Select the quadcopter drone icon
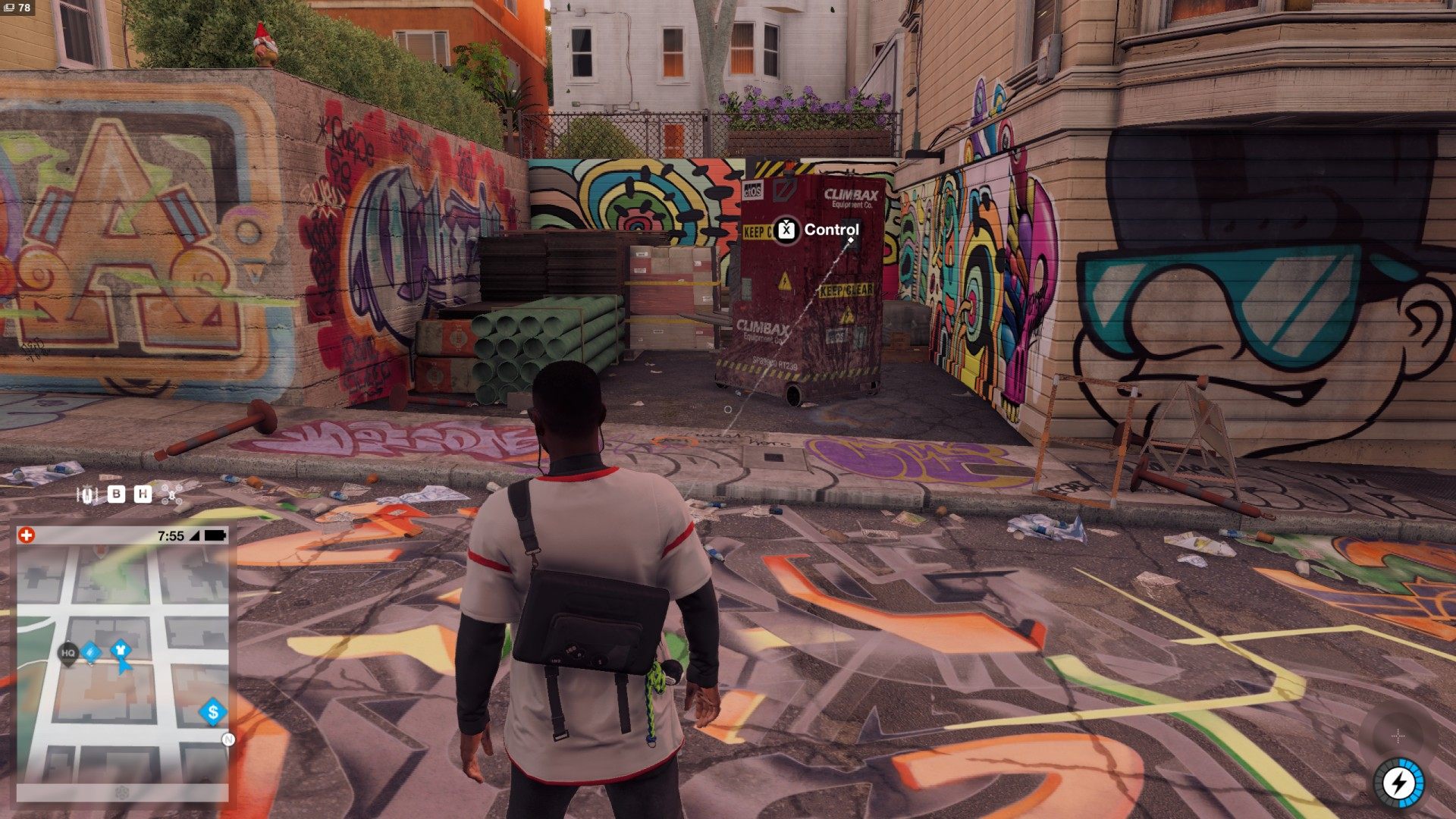The width and height of the screenshot is (1456, 819). pyautogui.click(x=172, y=495)
